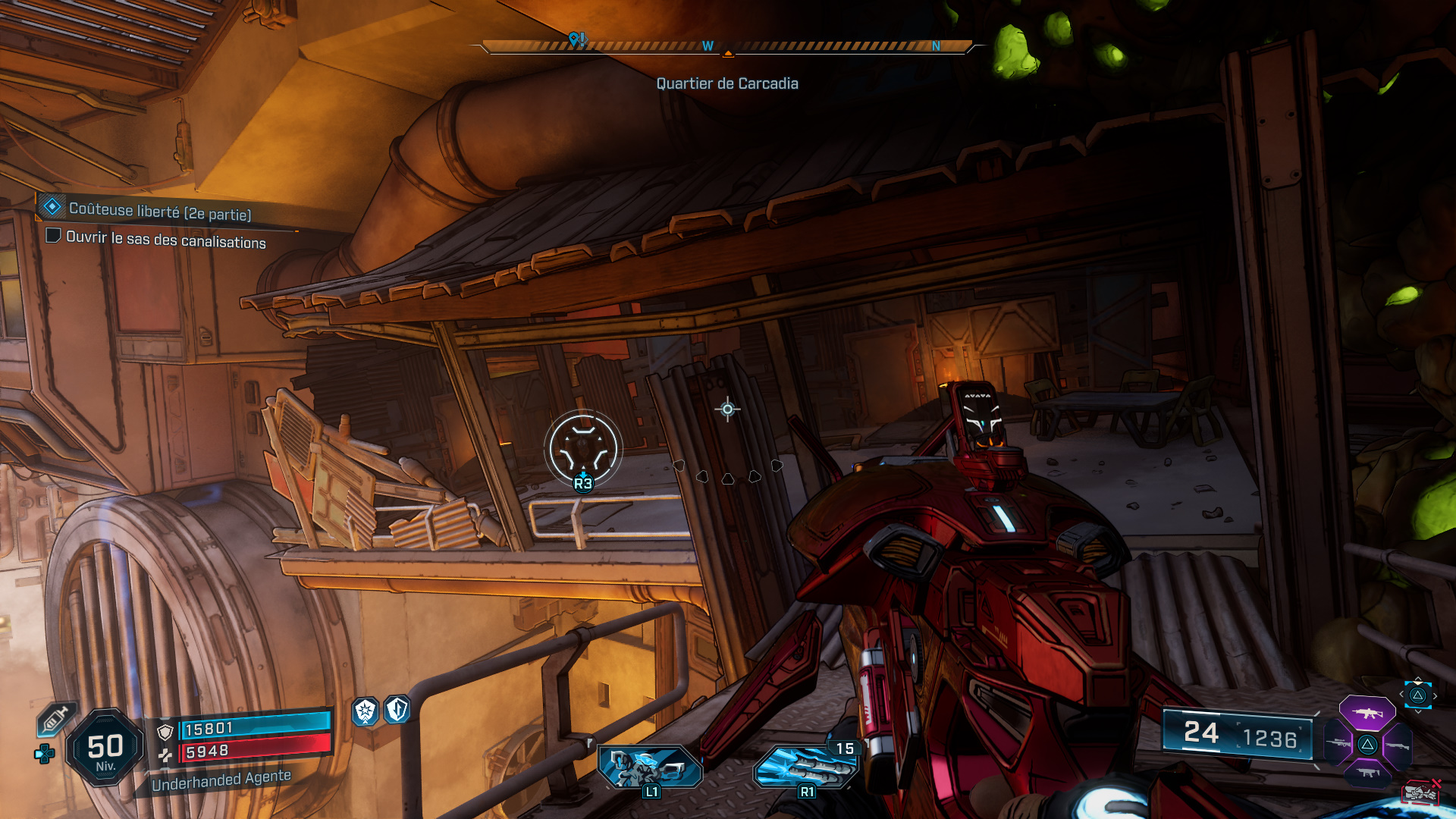The image size is (1456, 819).
Task: Toggle the Triangle weapon swap indicator
Action: pyautogui.click(x=1417, y=696)
